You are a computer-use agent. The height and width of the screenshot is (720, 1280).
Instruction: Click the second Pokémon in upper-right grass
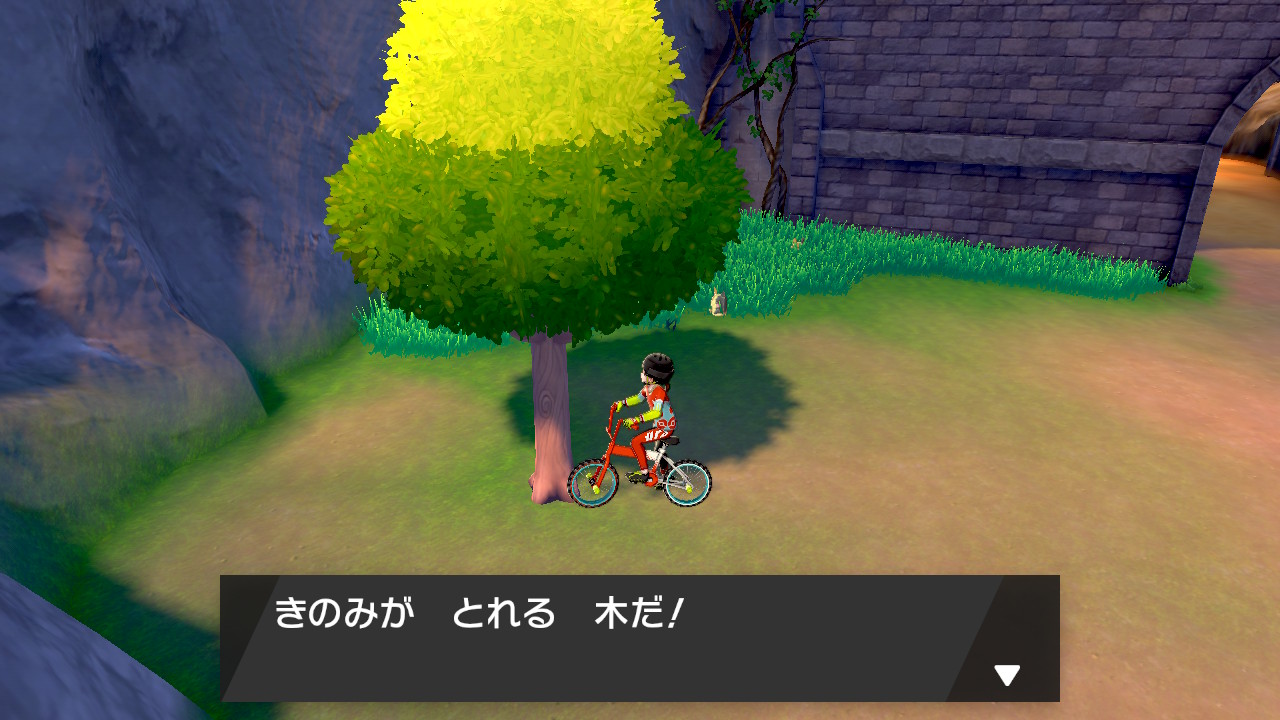tap(795, 244)
